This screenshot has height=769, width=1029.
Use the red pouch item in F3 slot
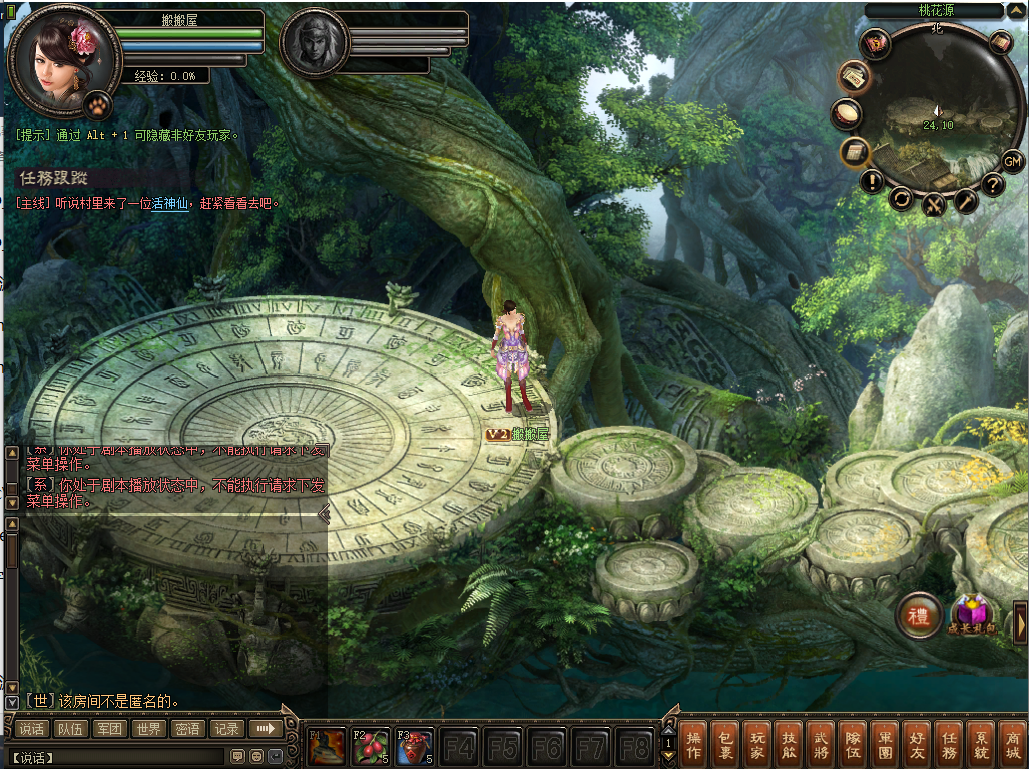click(x=415, y=747)
